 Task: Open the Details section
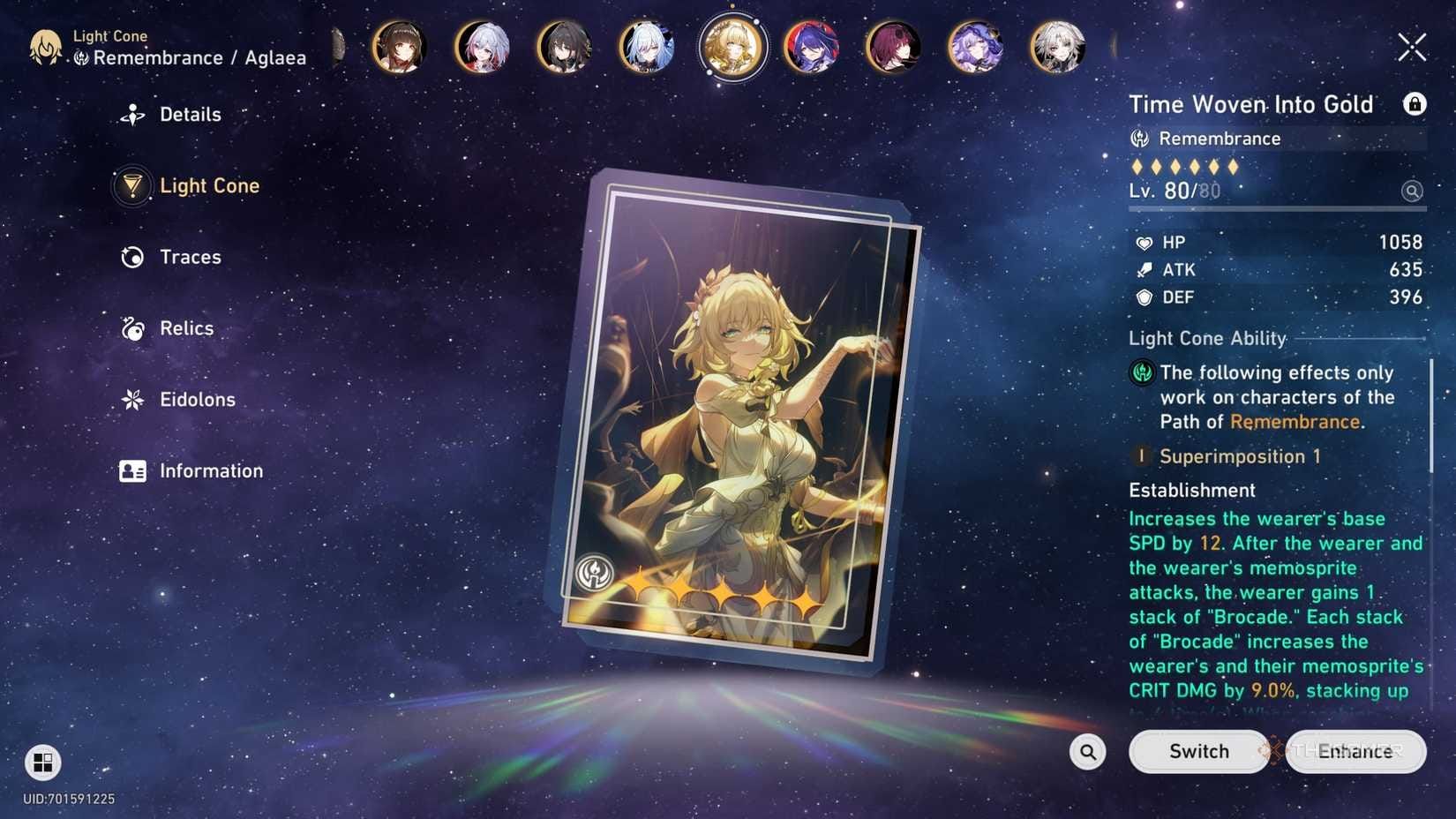click(x=189, y=115)
